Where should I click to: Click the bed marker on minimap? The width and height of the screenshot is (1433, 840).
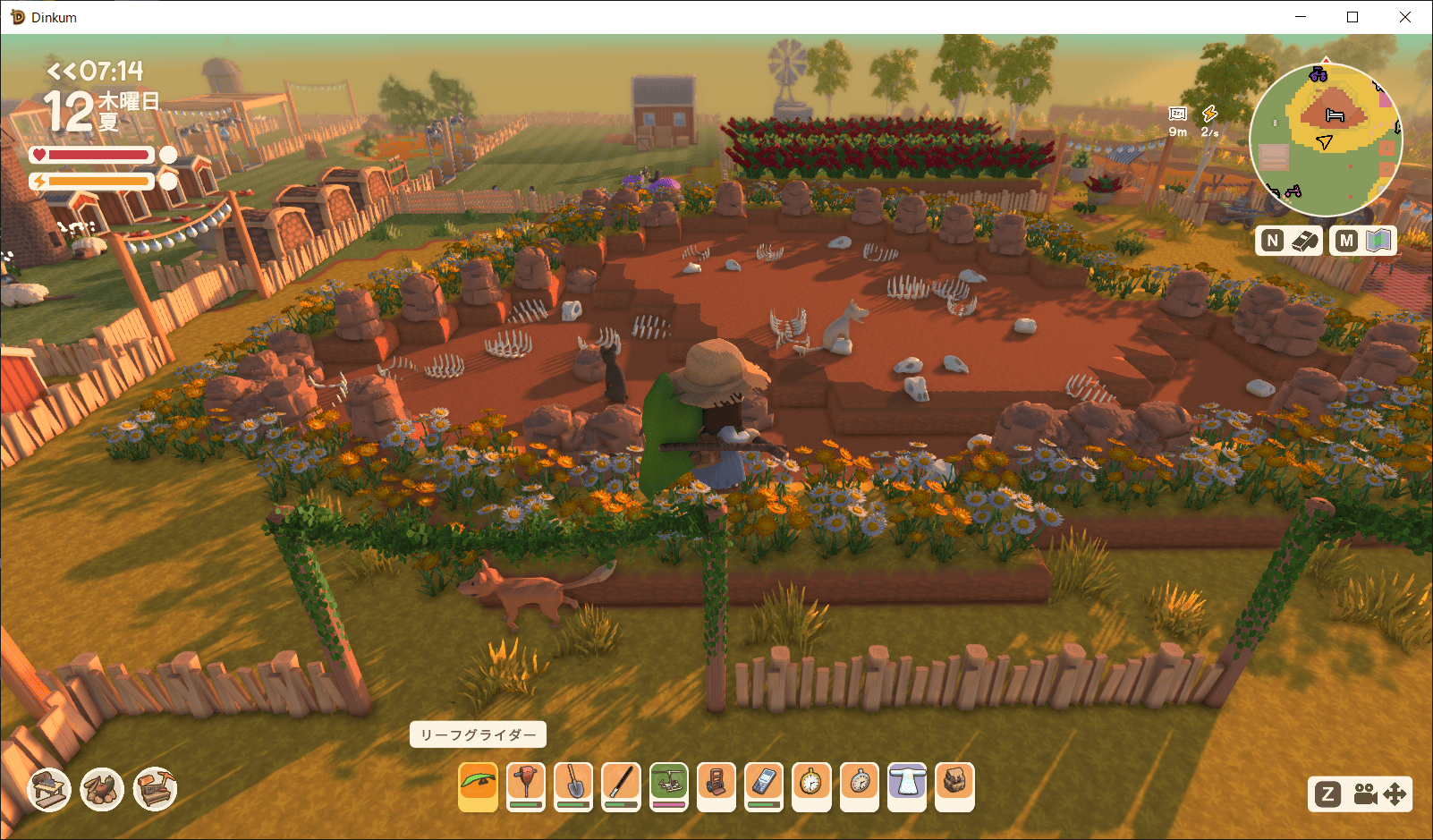tap(1335, 115)
